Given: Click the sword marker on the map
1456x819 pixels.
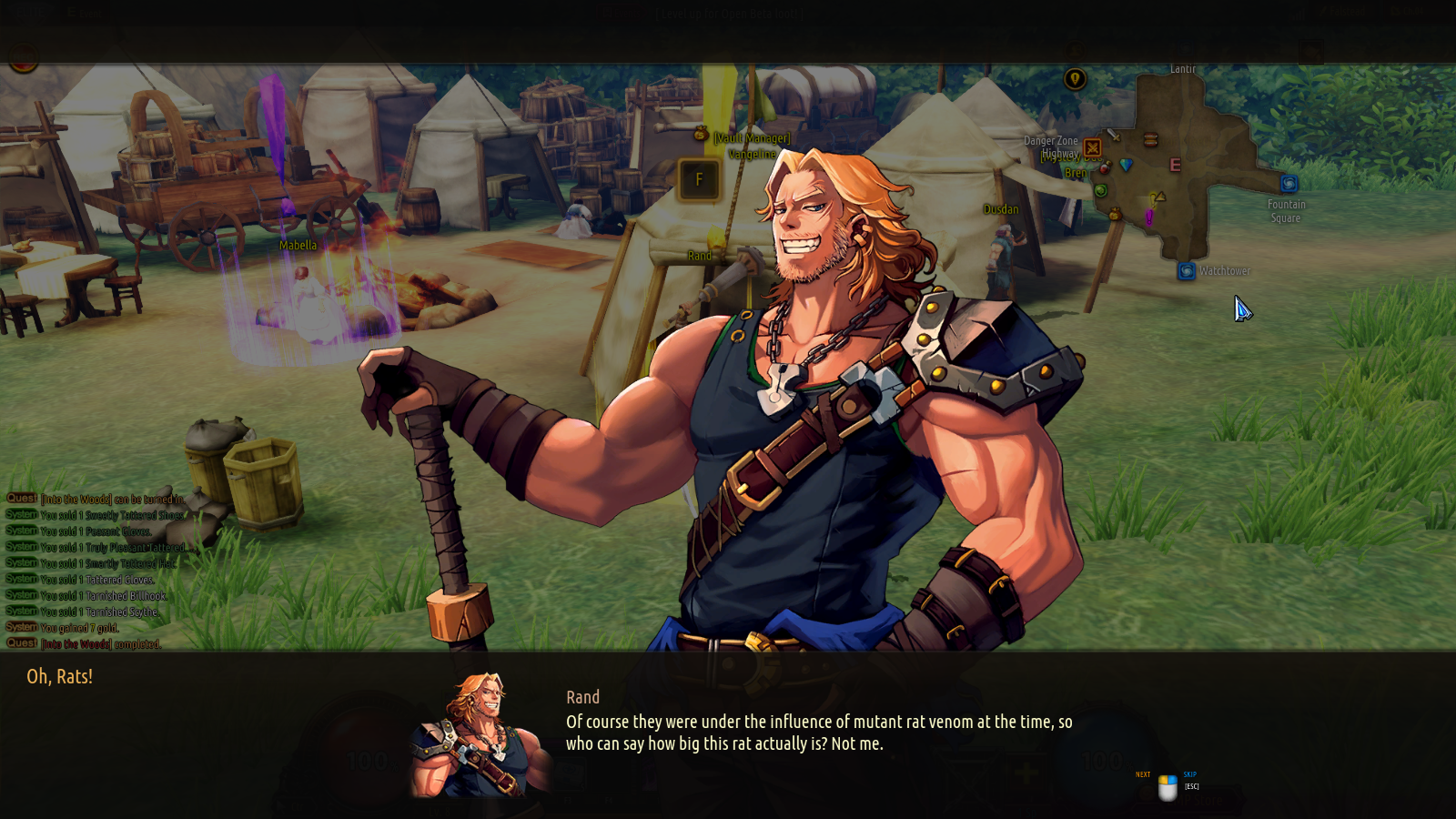Looking at the screenshot, I should pyautogui.click(x=1112, y=135).
